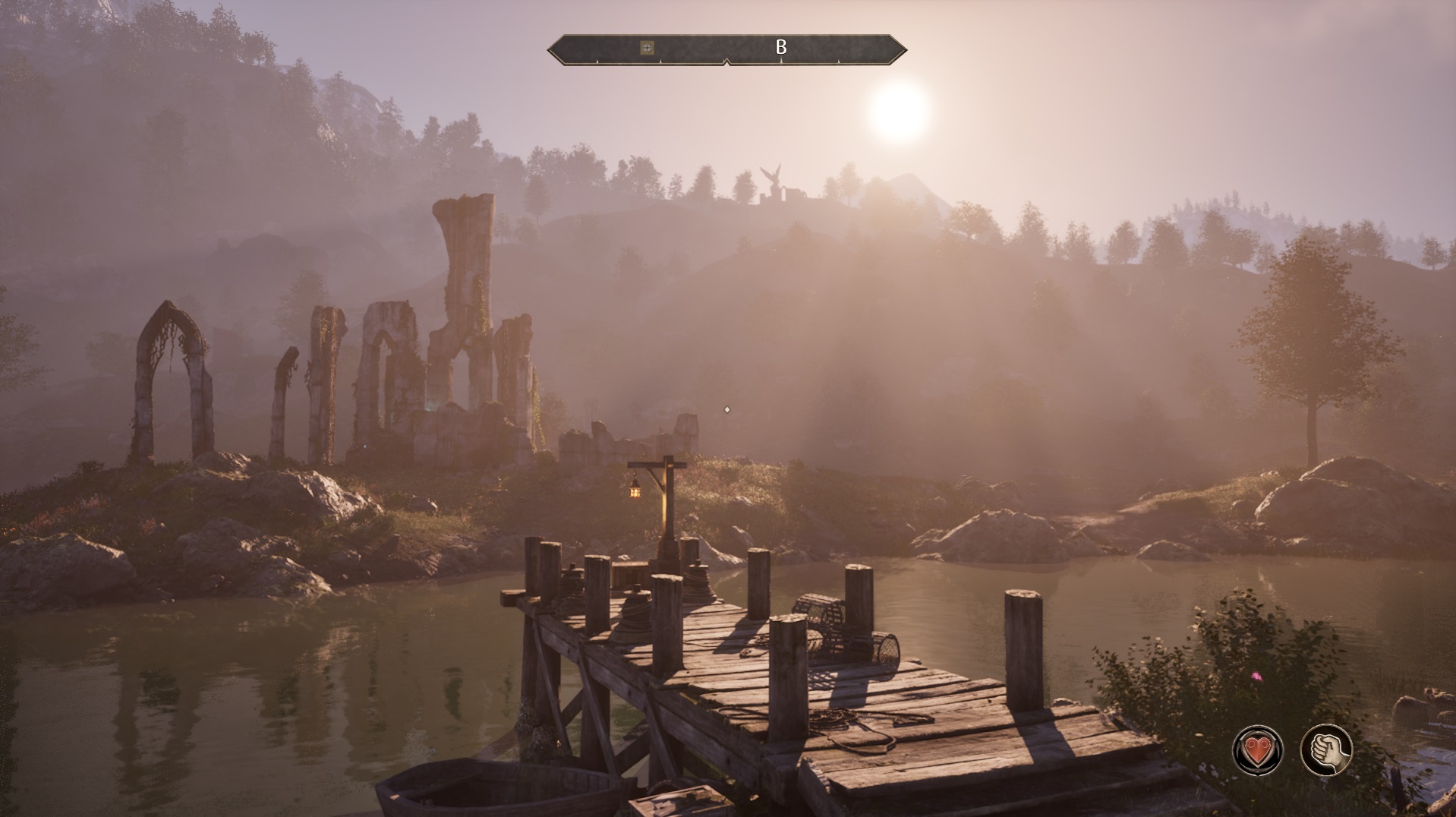Click the square location marker on the compass

click(647, 48)
